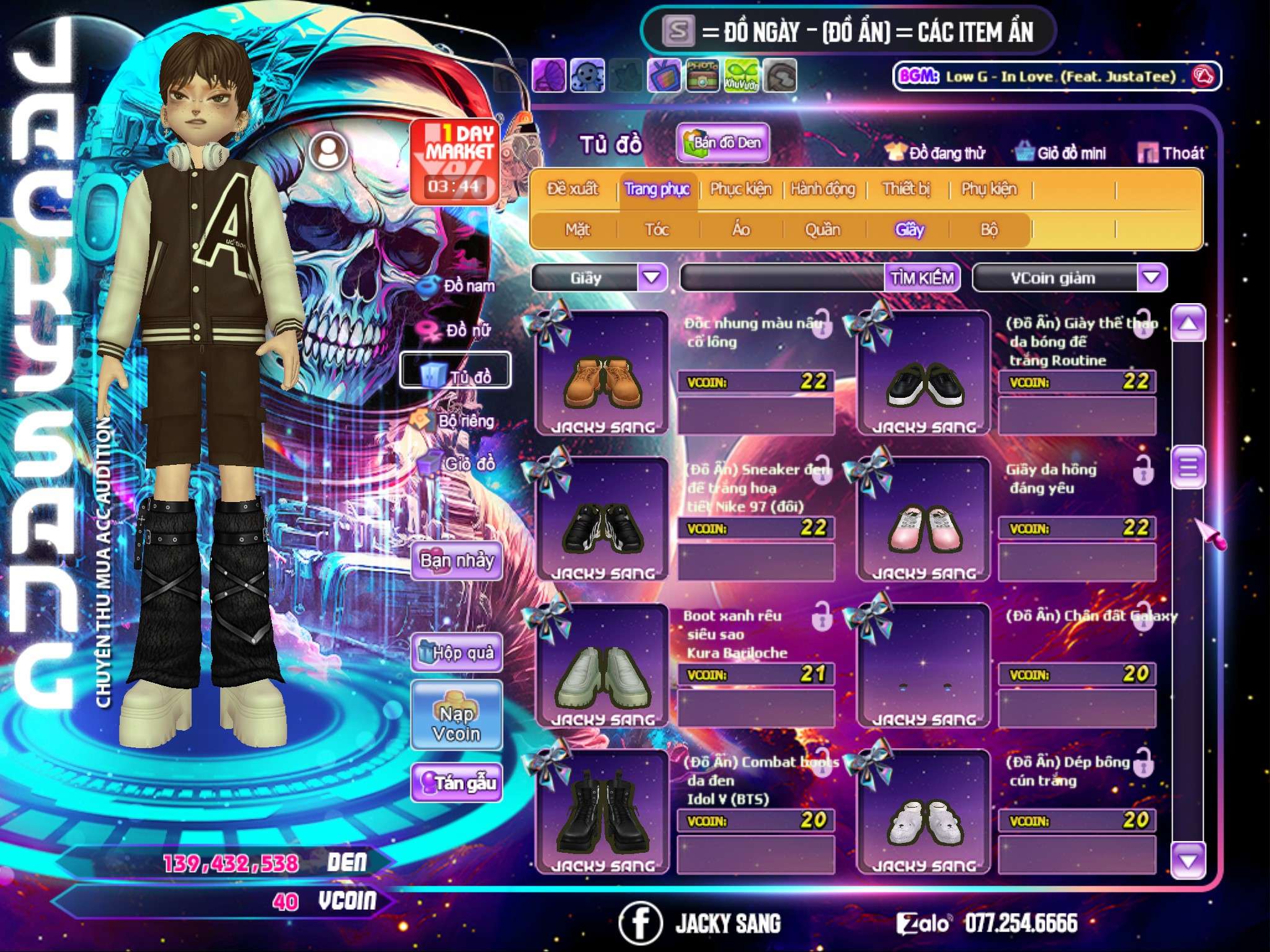Click the TÌM KIẾM search button

[921, 278]
